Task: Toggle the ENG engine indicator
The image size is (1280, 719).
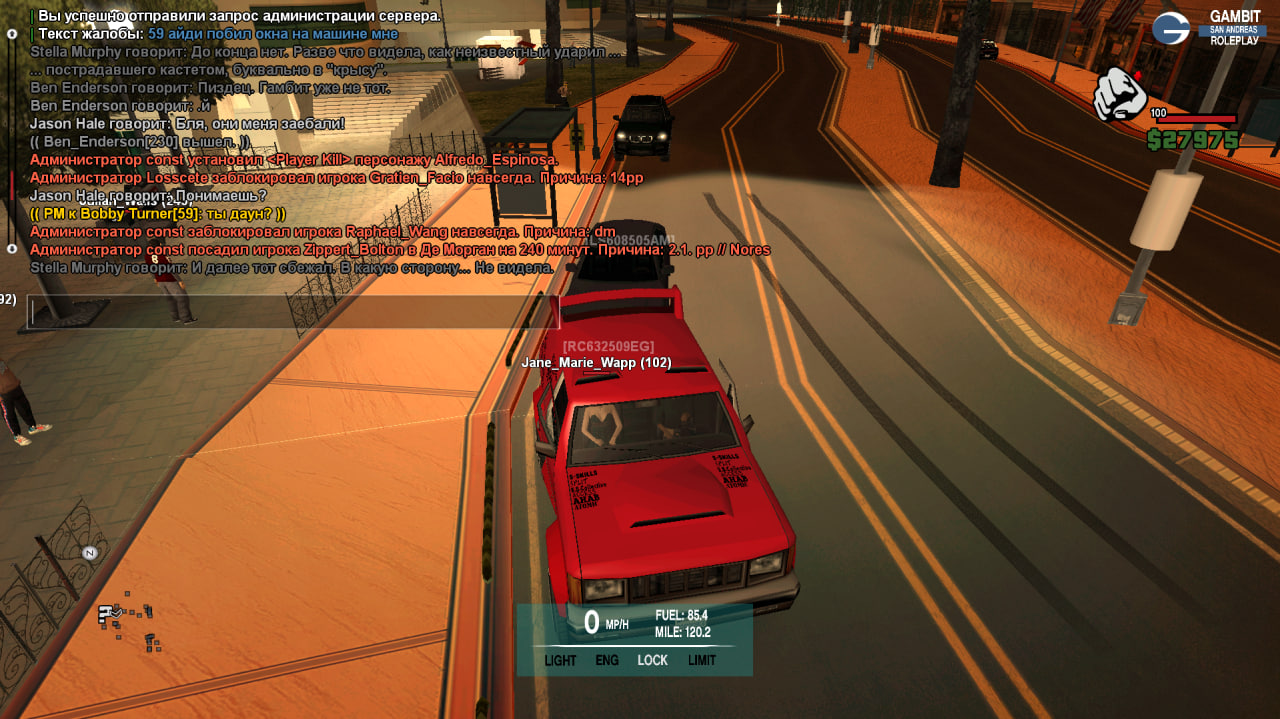Action: pos(607,660)
